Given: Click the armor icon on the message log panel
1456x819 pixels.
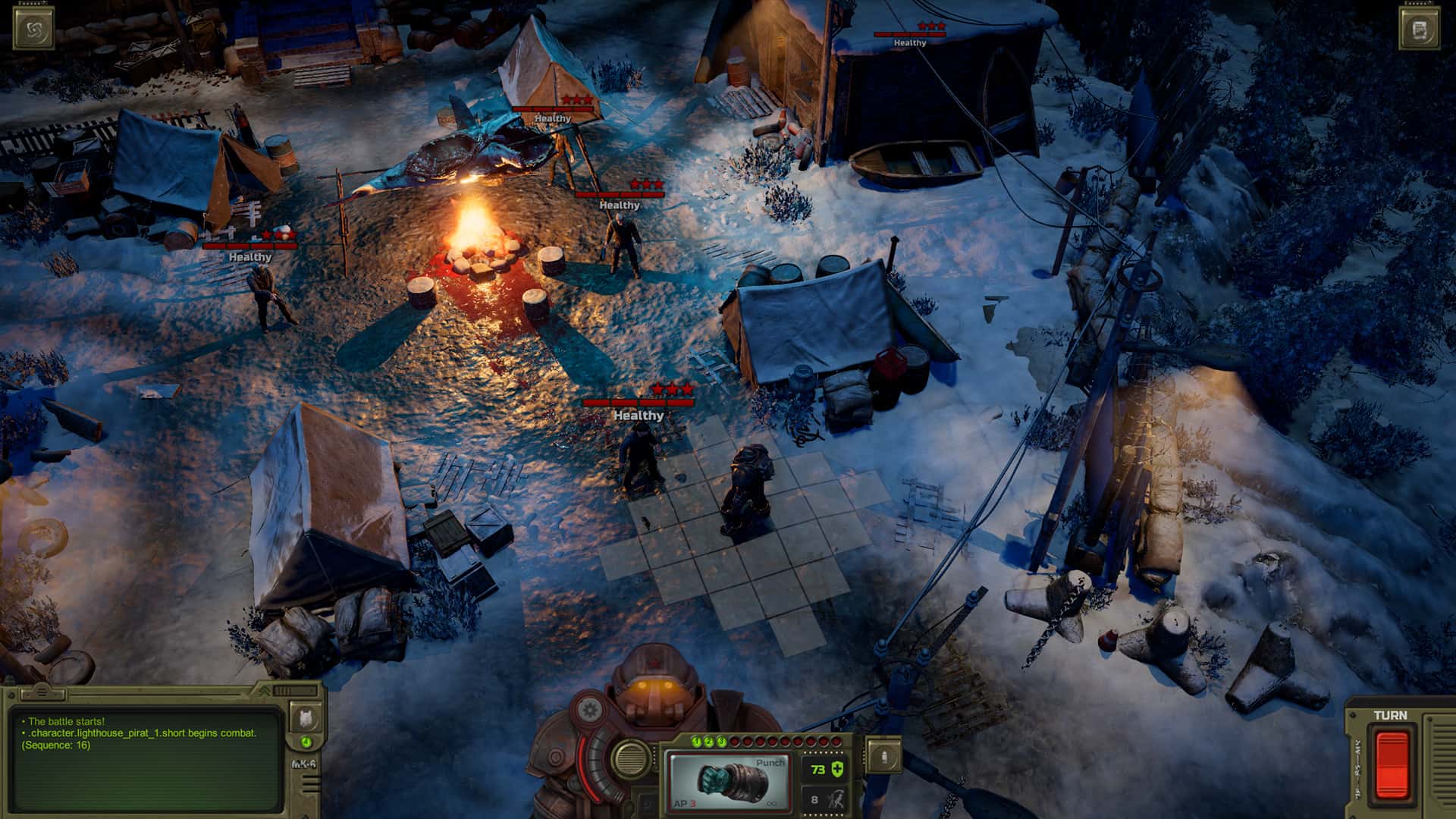Looking at the screenshot, I should pyautogui.click(x=306, y=717).
